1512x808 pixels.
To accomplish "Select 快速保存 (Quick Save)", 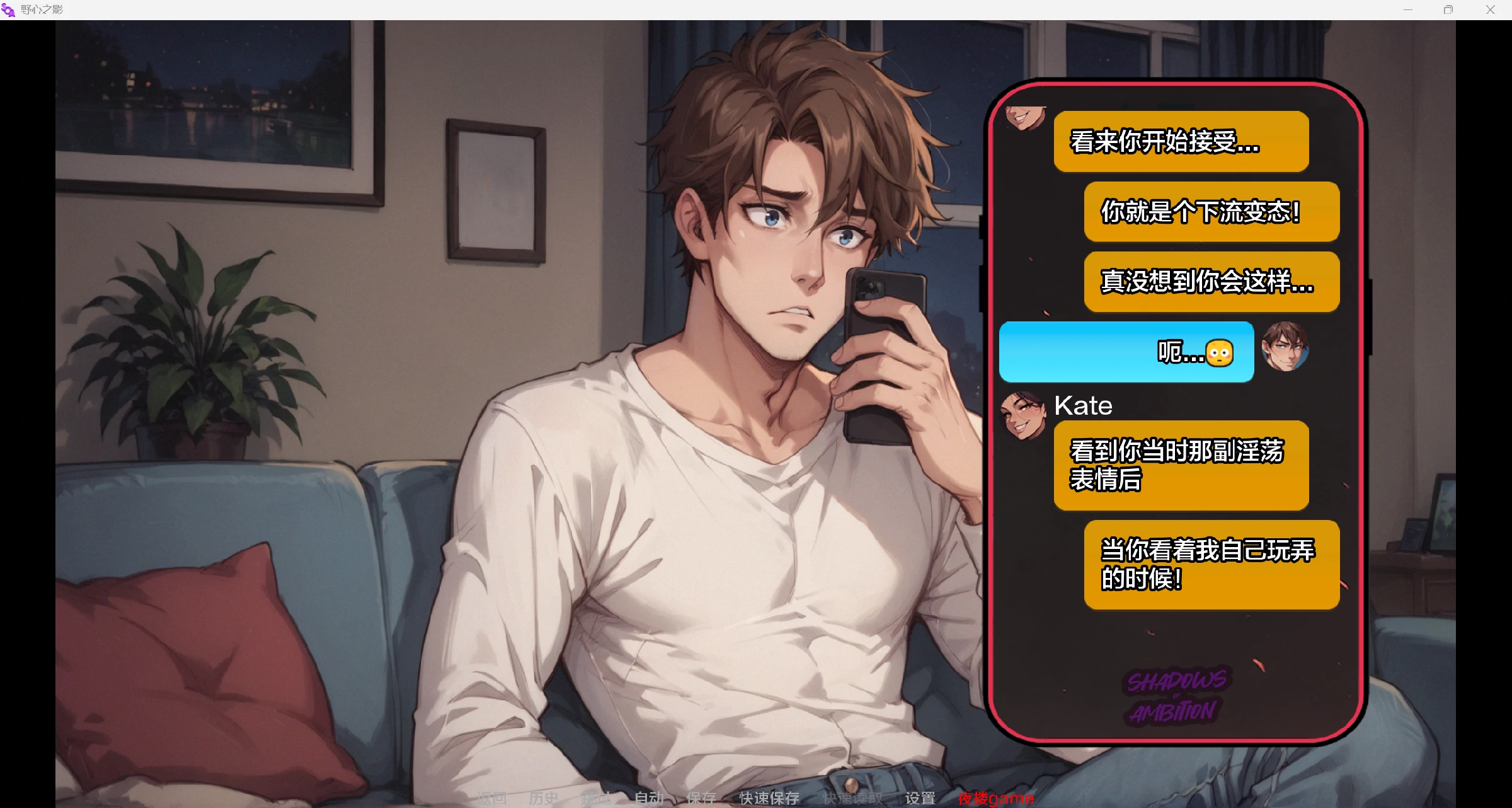I will pyautogui.click(x=769, y=798).
